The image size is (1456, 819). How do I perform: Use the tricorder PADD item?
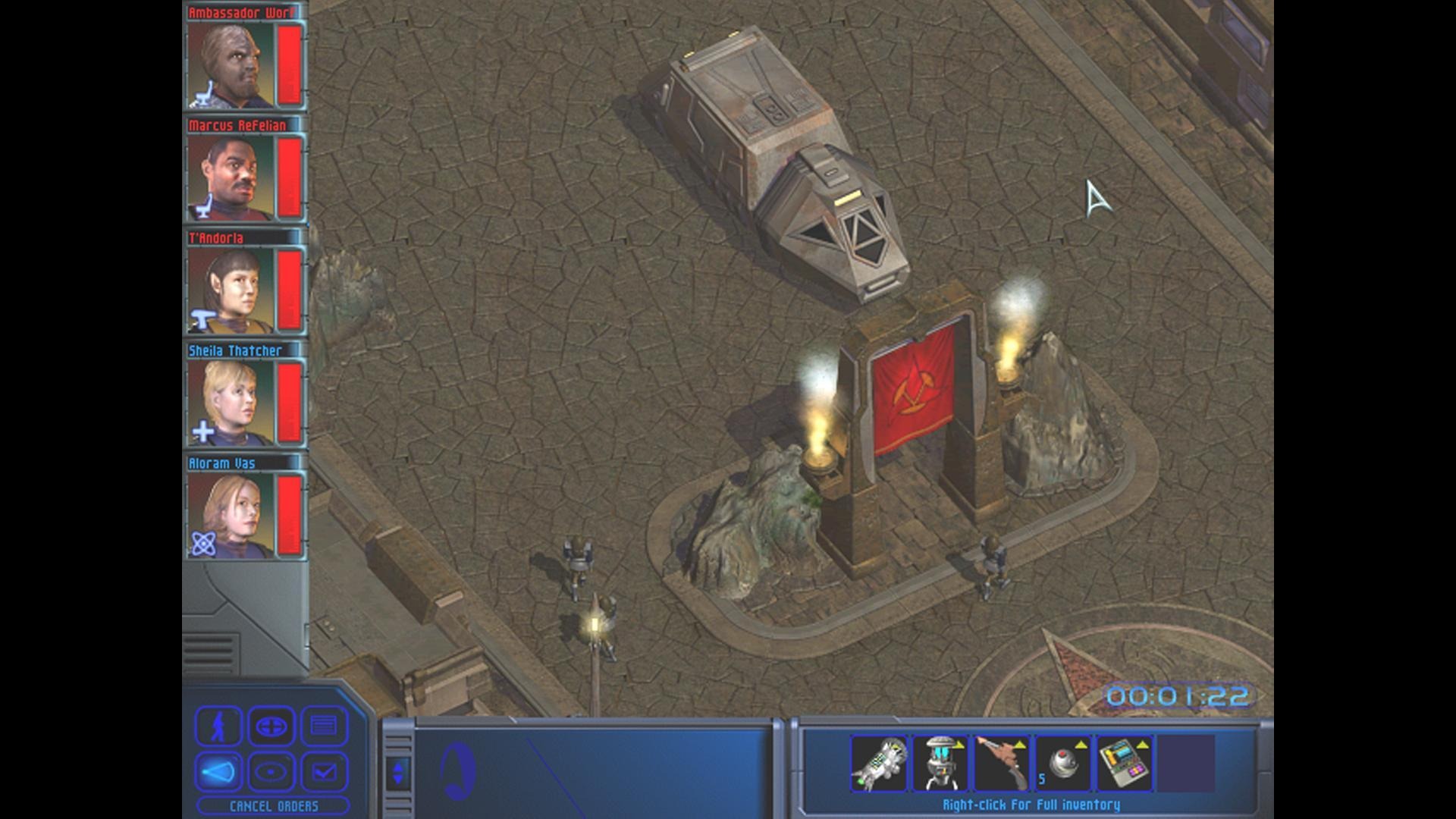click(1125, 763)
